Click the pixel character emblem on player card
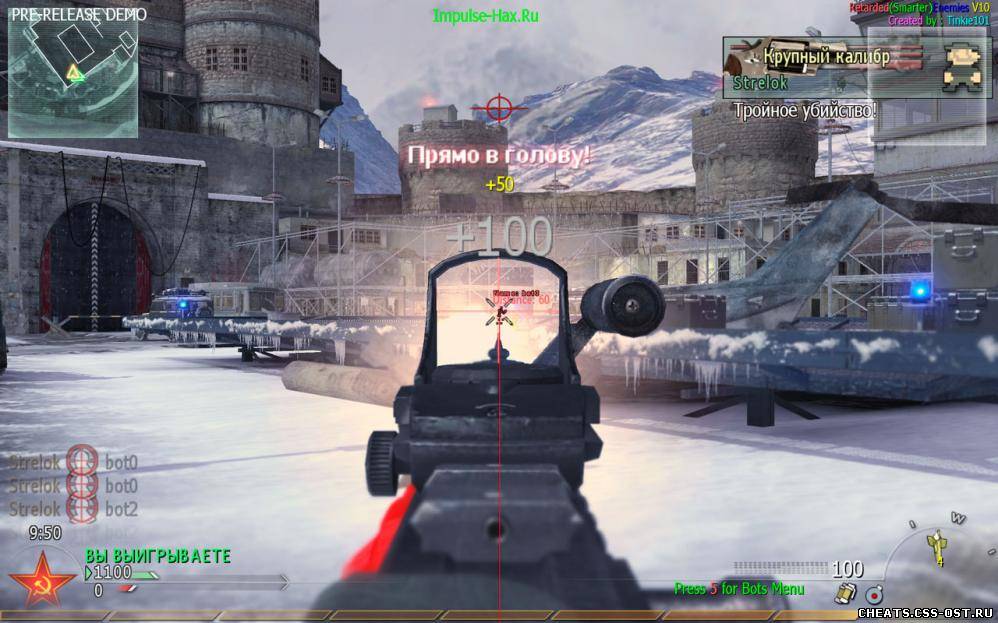The height and width of the screenshot is (623, 998). [x=961, y=65]
